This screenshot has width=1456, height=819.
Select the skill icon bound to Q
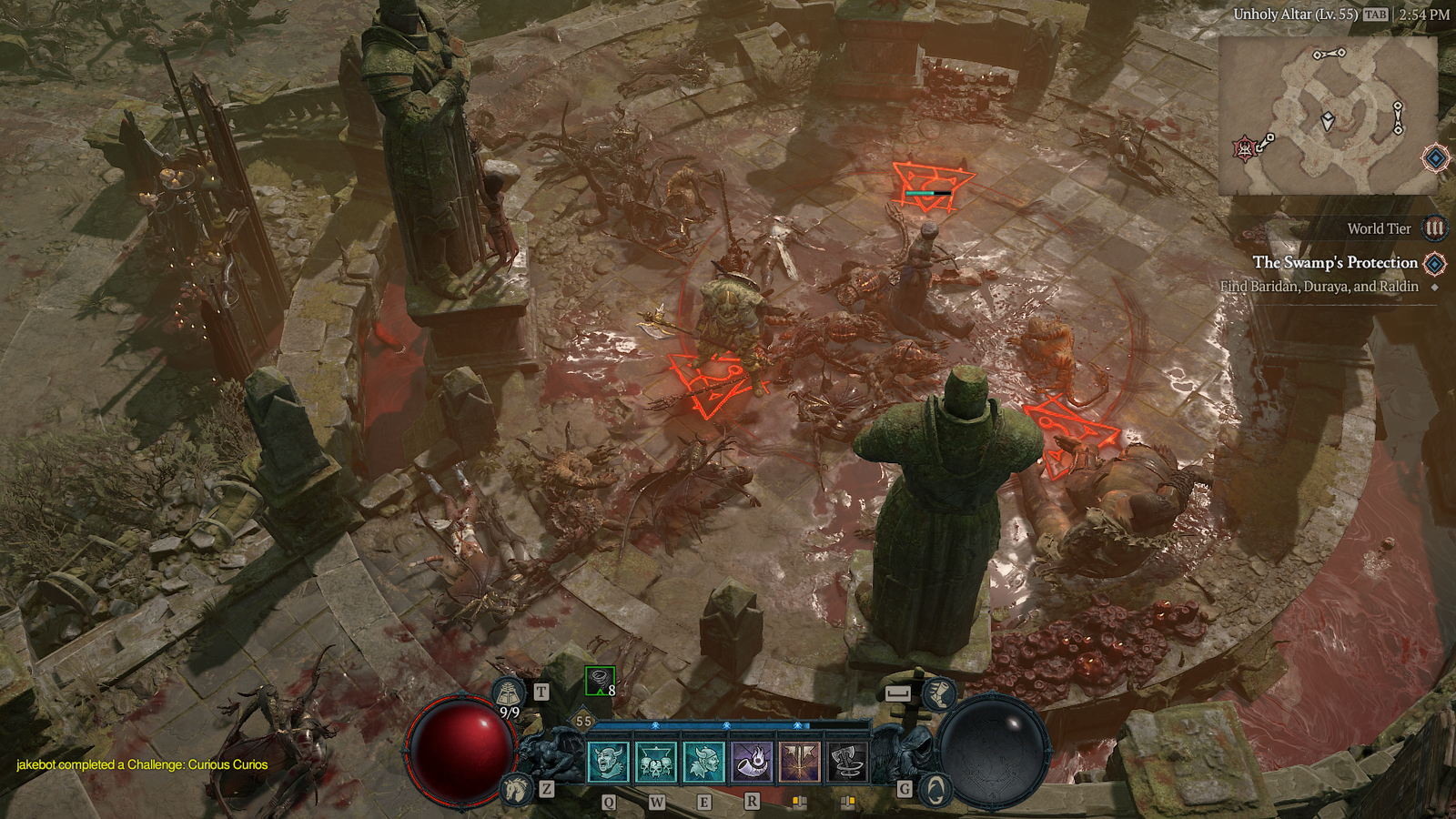tap(607, 762)
